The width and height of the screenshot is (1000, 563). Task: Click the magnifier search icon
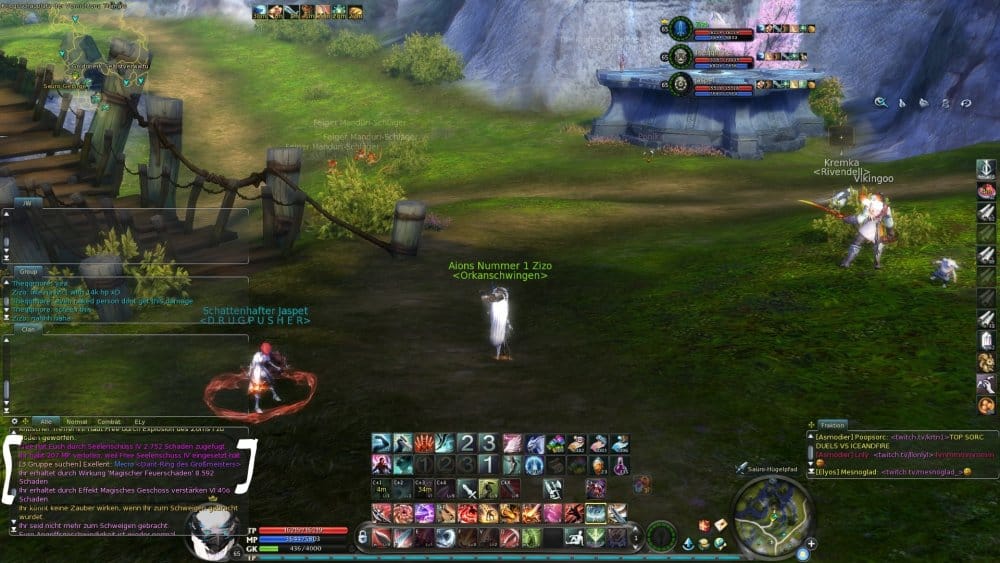(881, 101)
